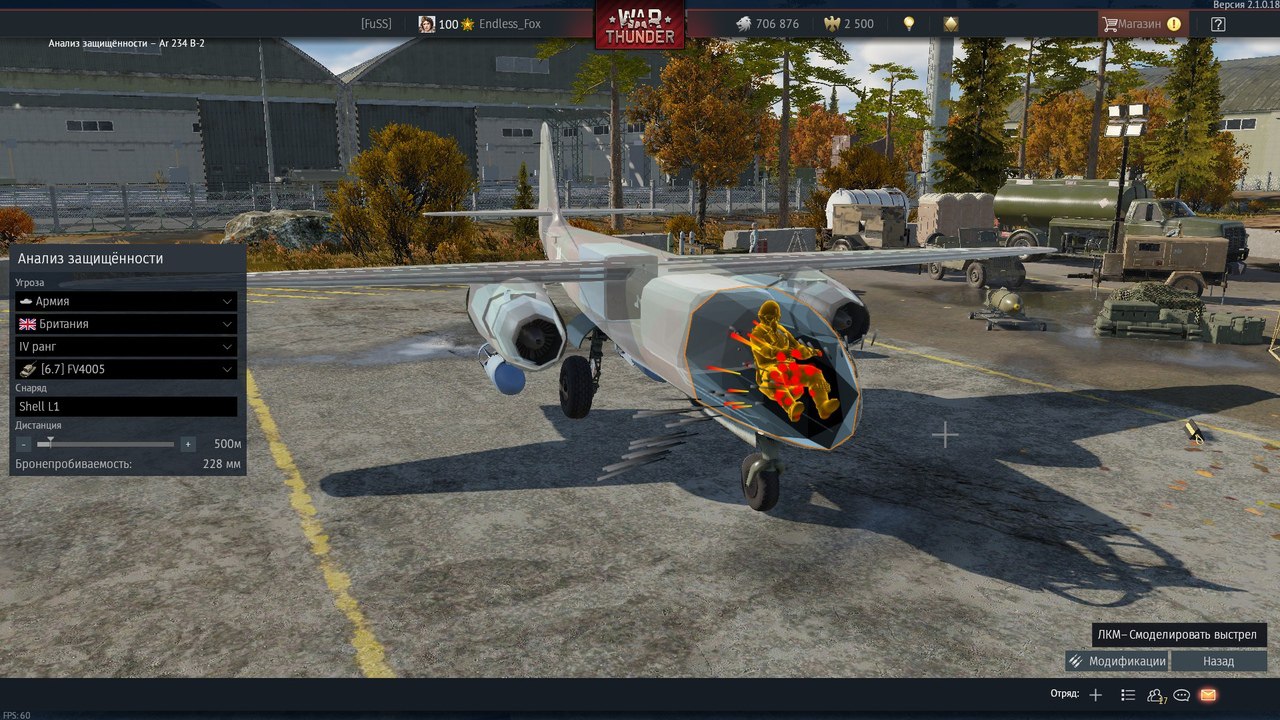
Task: Expand the IV ранг rank dropdown
Action: [x=126, y=346]
